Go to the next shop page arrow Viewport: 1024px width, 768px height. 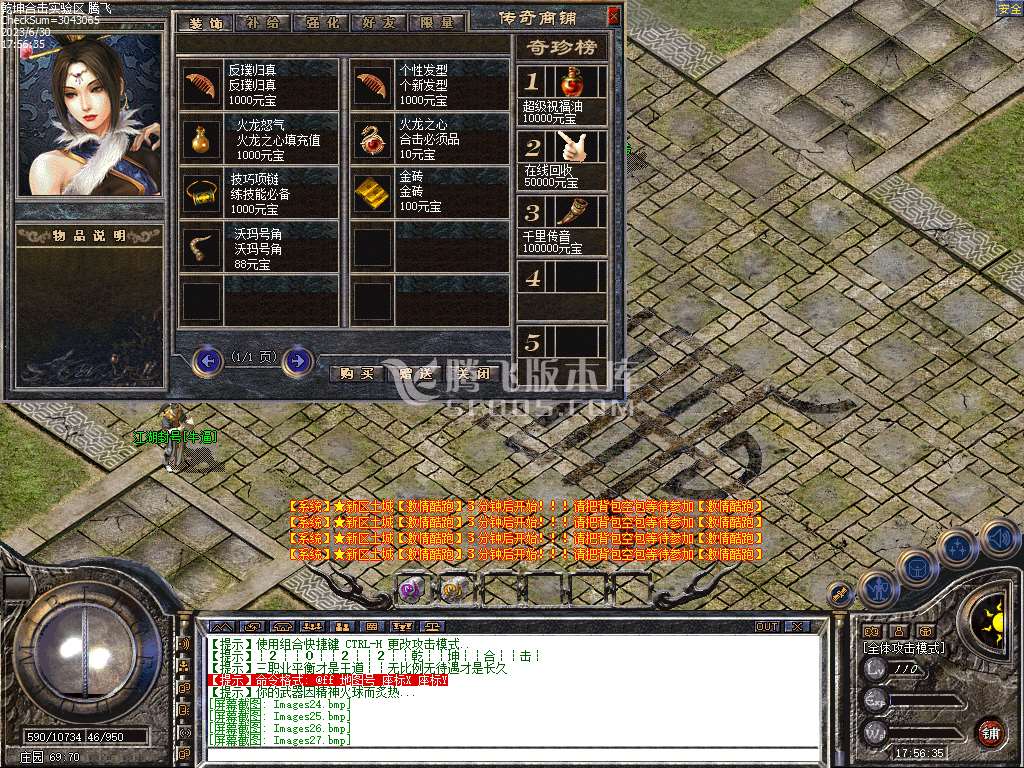(297, 360)
